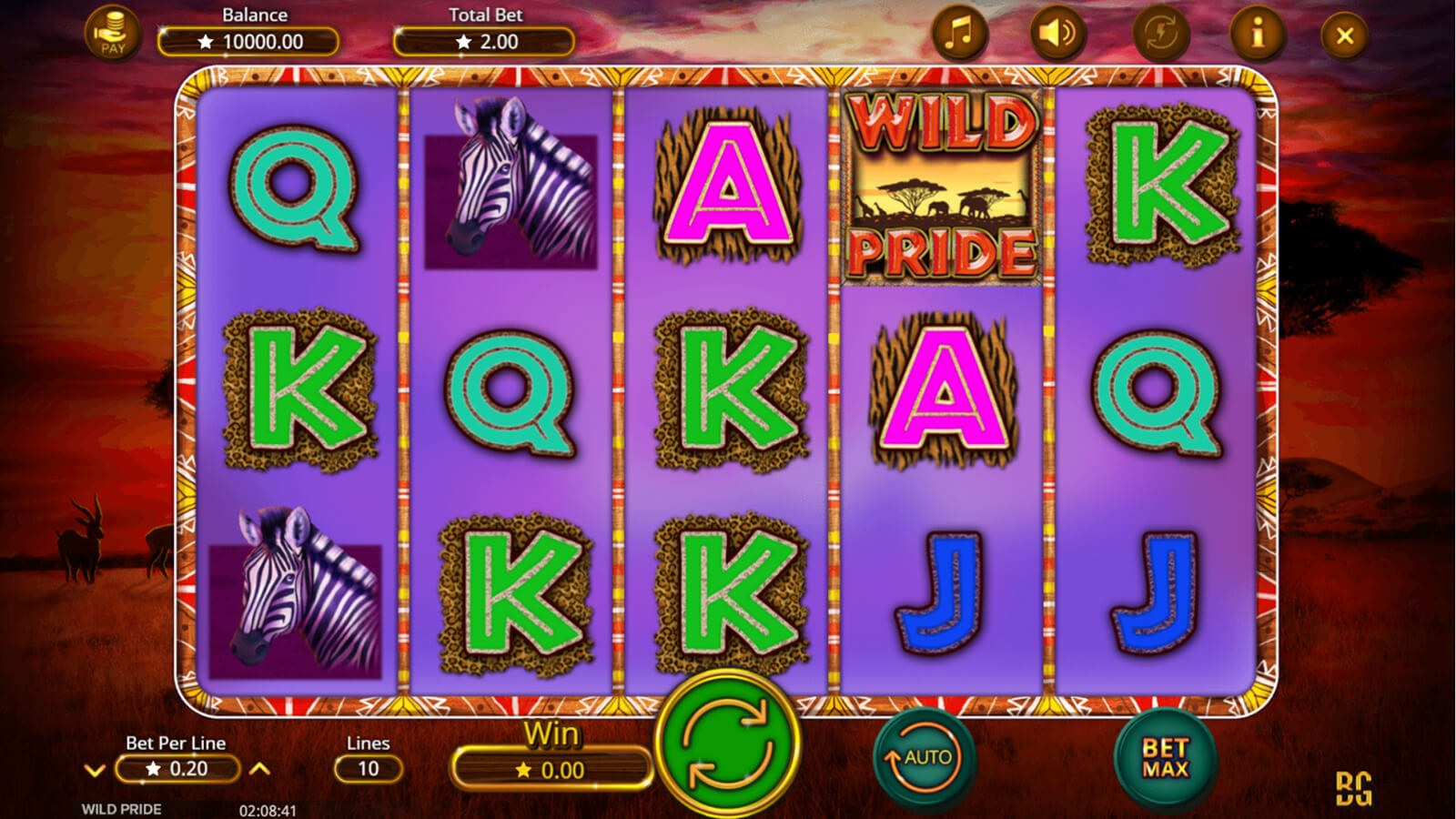Viewport: 1456px width, 819px height.
Task: Spin the reels with green button
Action: click(x=727, y=746)
